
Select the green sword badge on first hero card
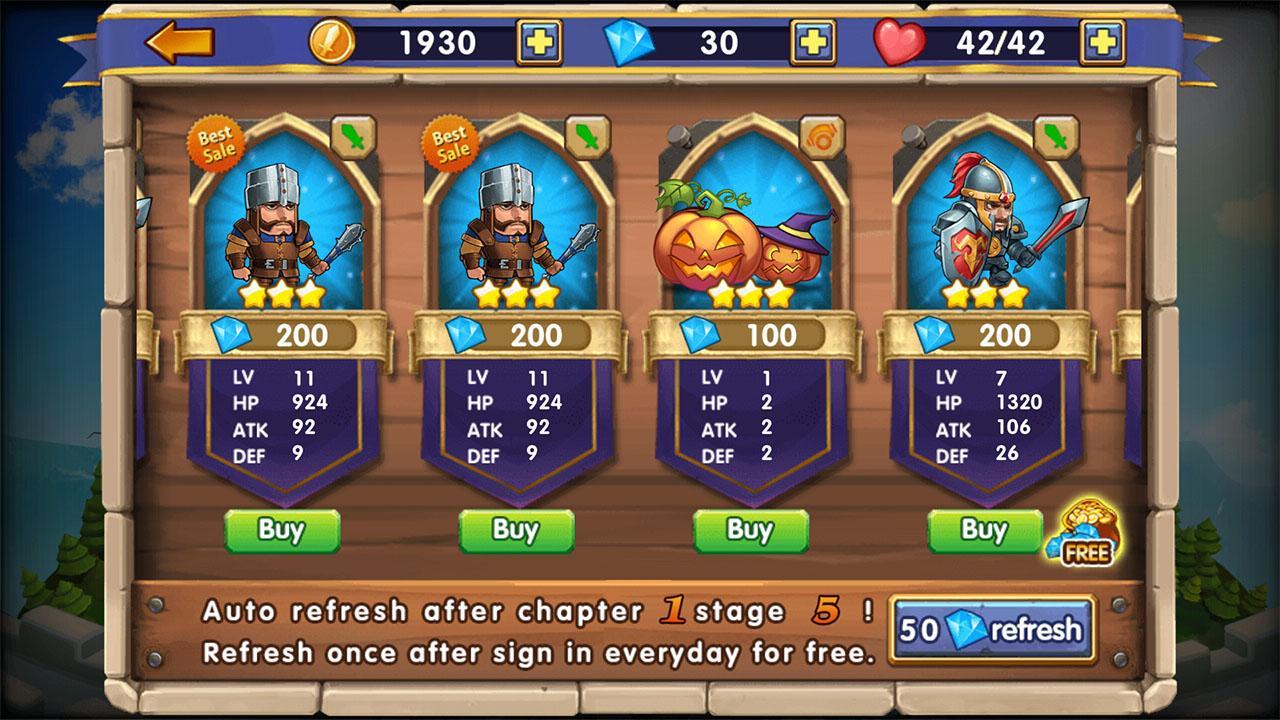point(353,138)
